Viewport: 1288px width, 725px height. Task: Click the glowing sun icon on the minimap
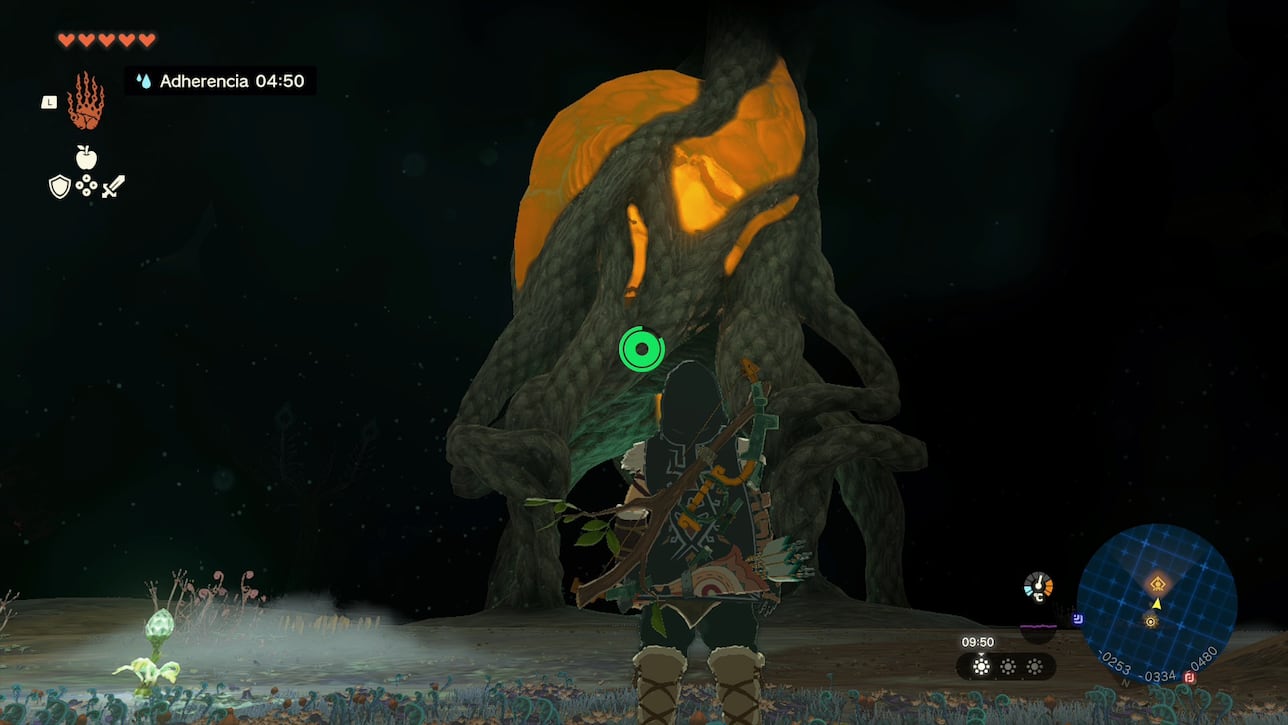[1150, 621]
